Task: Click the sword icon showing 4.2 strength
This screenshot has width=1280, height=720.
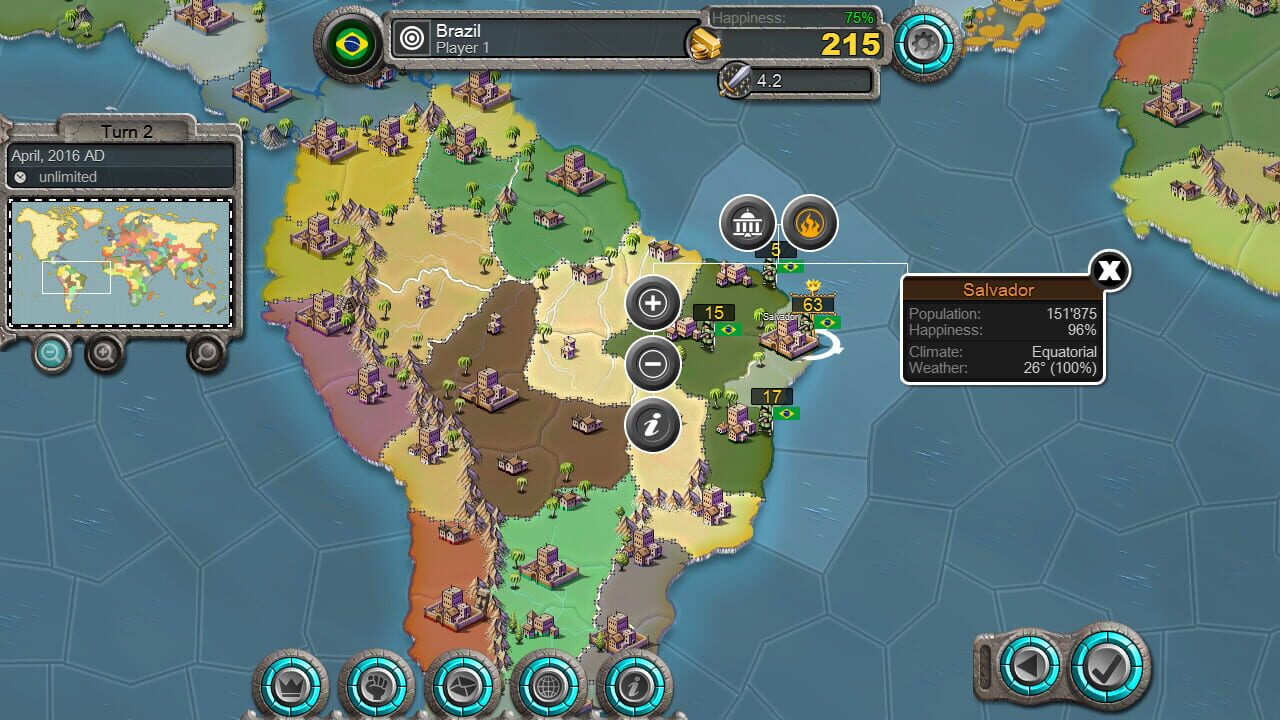Action: [733, 80]
